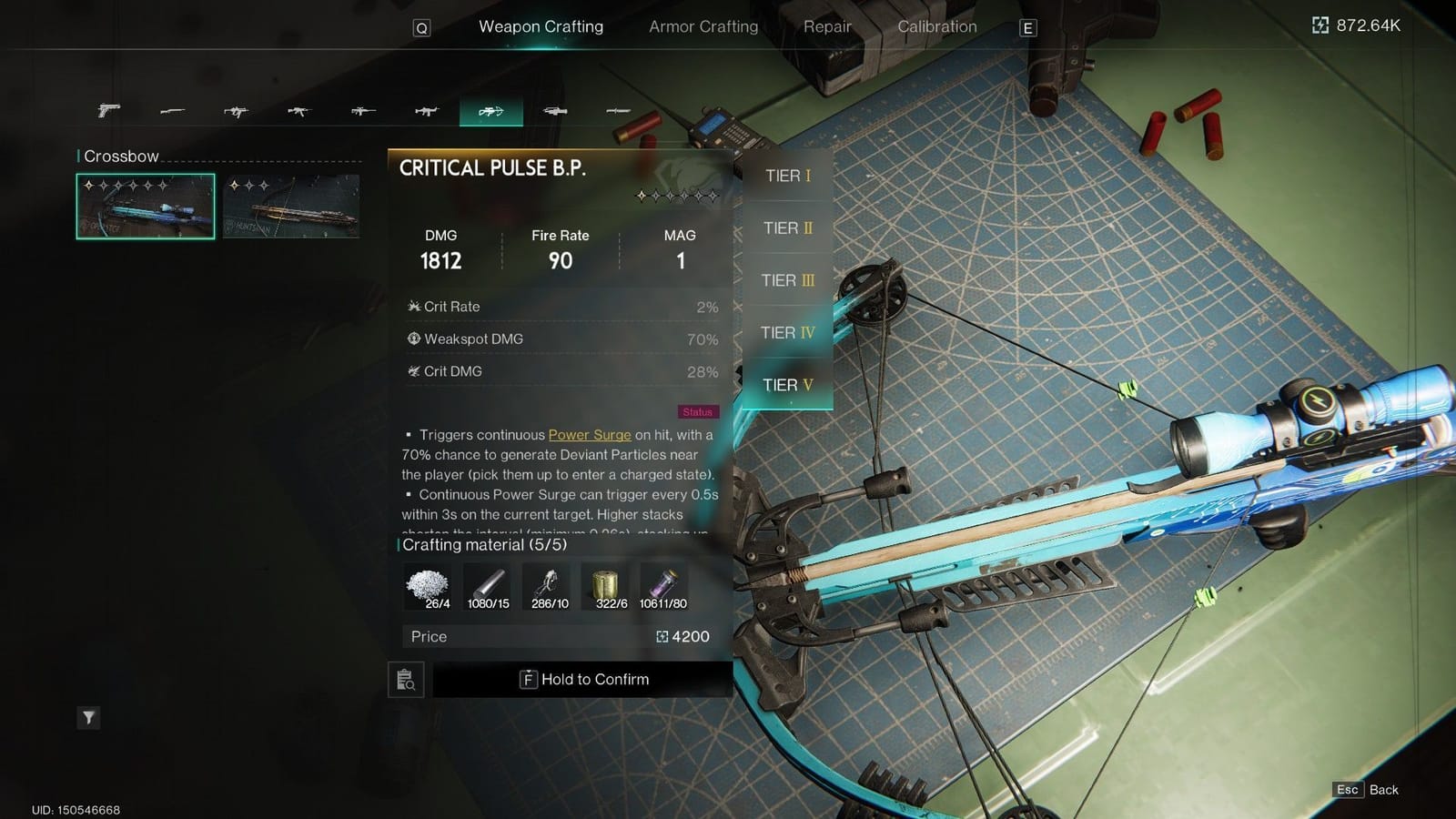Open the filter options at bottom left
This screenshot has width=1456, height=819.
(x=88, y=718)
